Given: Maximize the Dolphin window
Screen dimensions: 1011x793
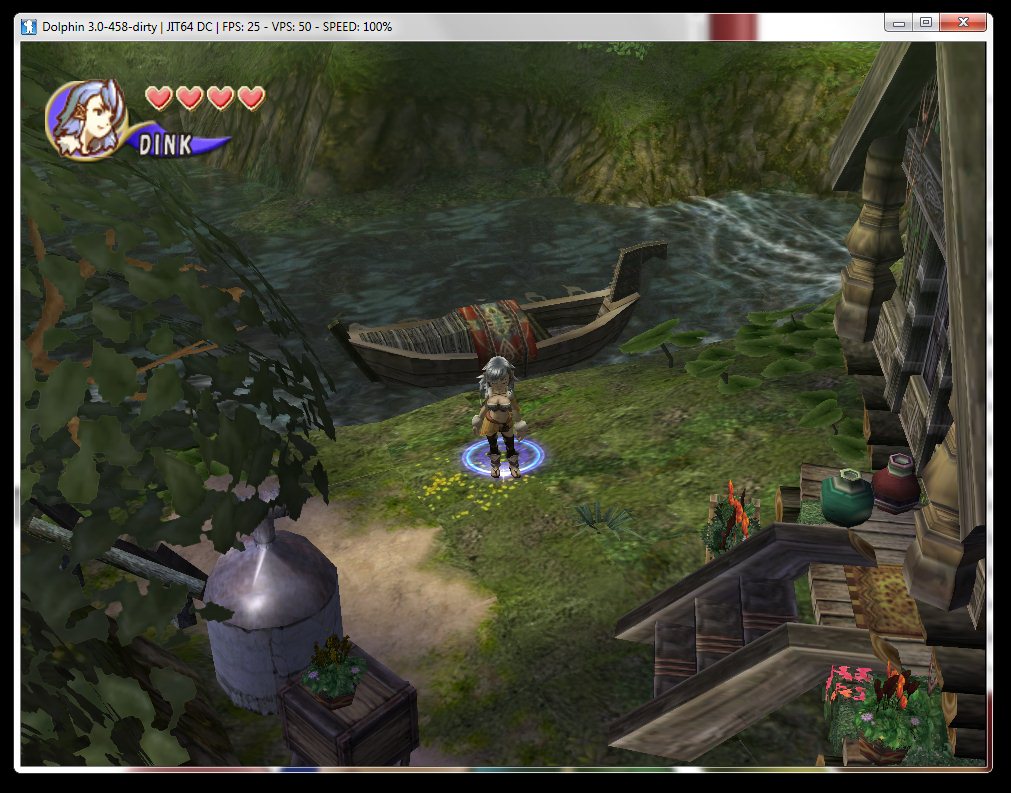Looking at the screenshot, I should click(926, 22).
